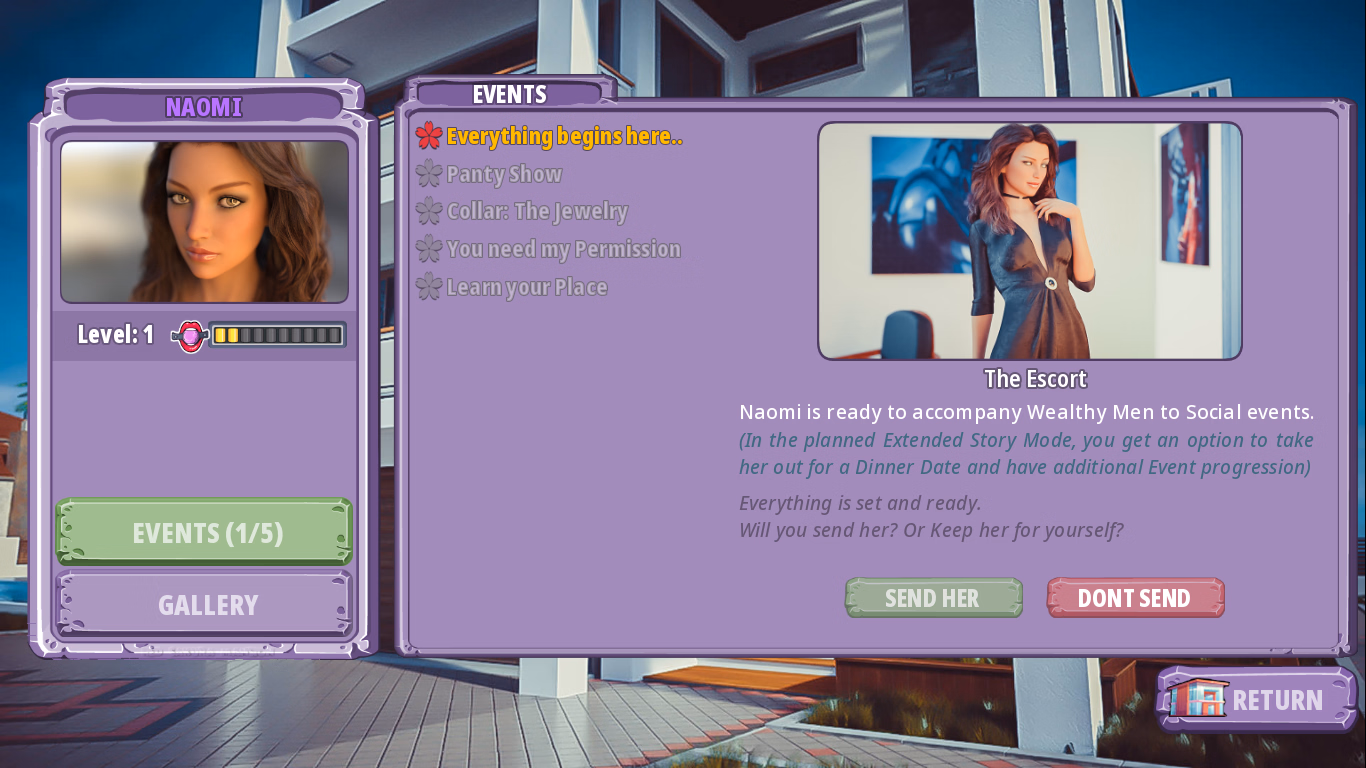Click the flower icon beside Collar: The Jewelry
The image size is (1366, 768).
pyautogui.click(x=429, y=211)
